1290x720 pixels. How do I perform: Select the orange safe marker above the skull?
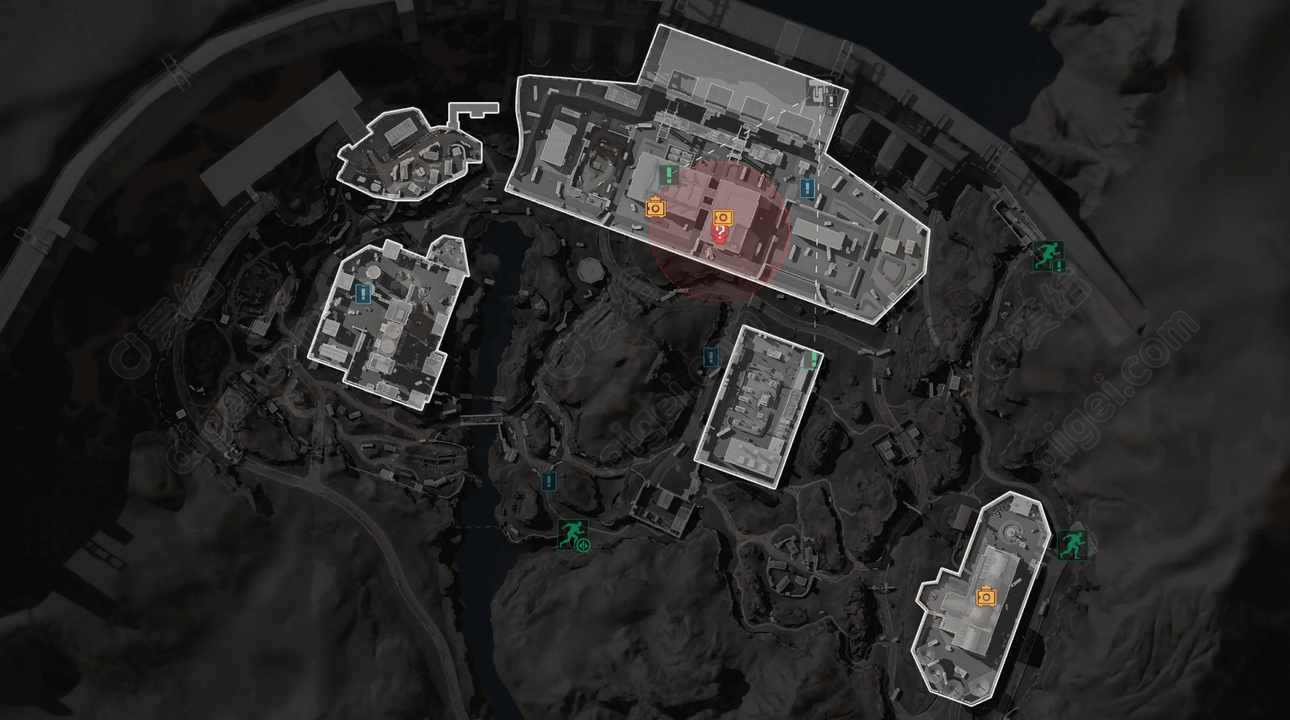tap(724, 217)
